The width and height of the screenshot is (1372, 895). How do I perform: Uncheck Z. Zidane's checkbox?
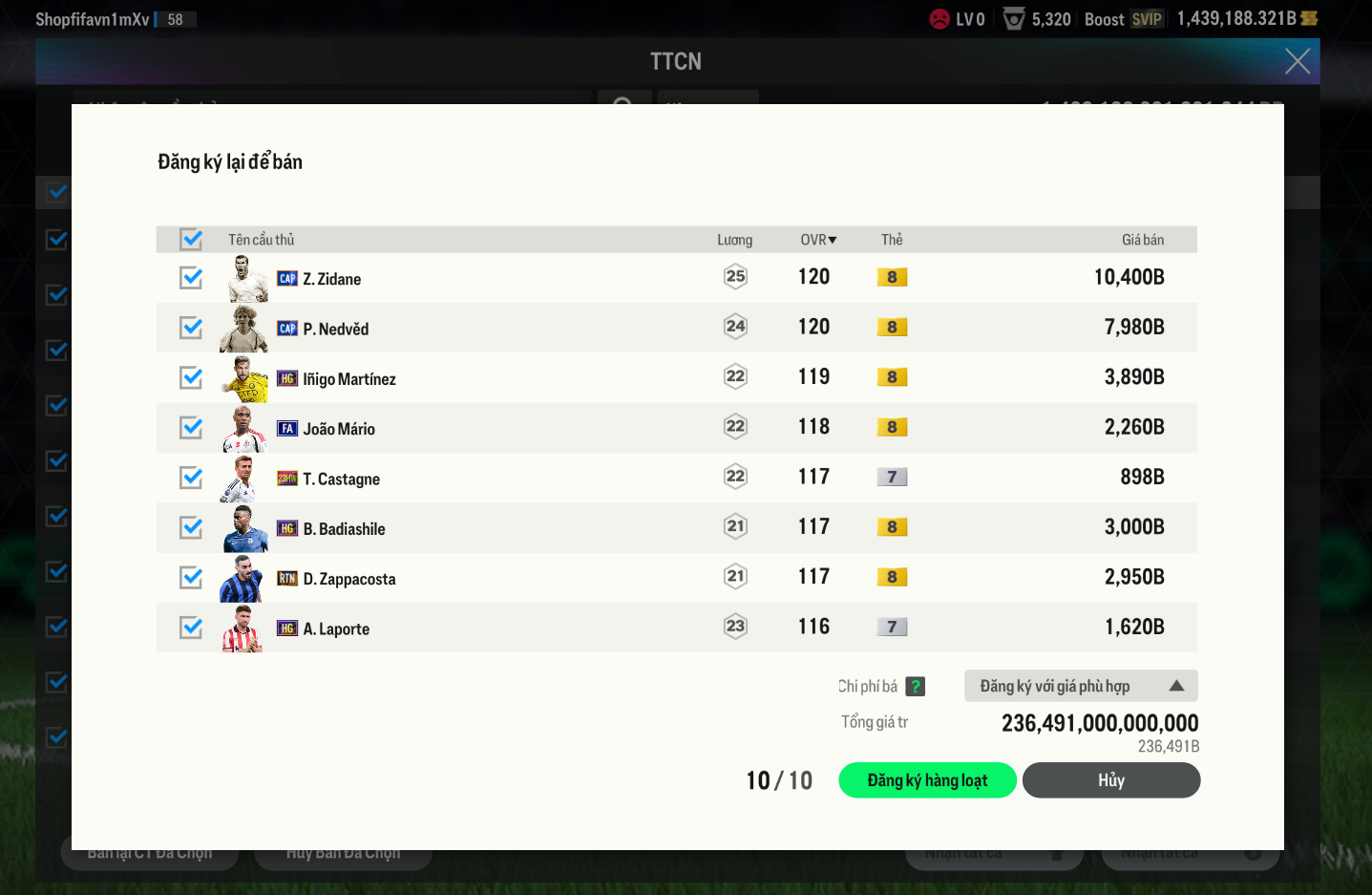coord(191,278)
